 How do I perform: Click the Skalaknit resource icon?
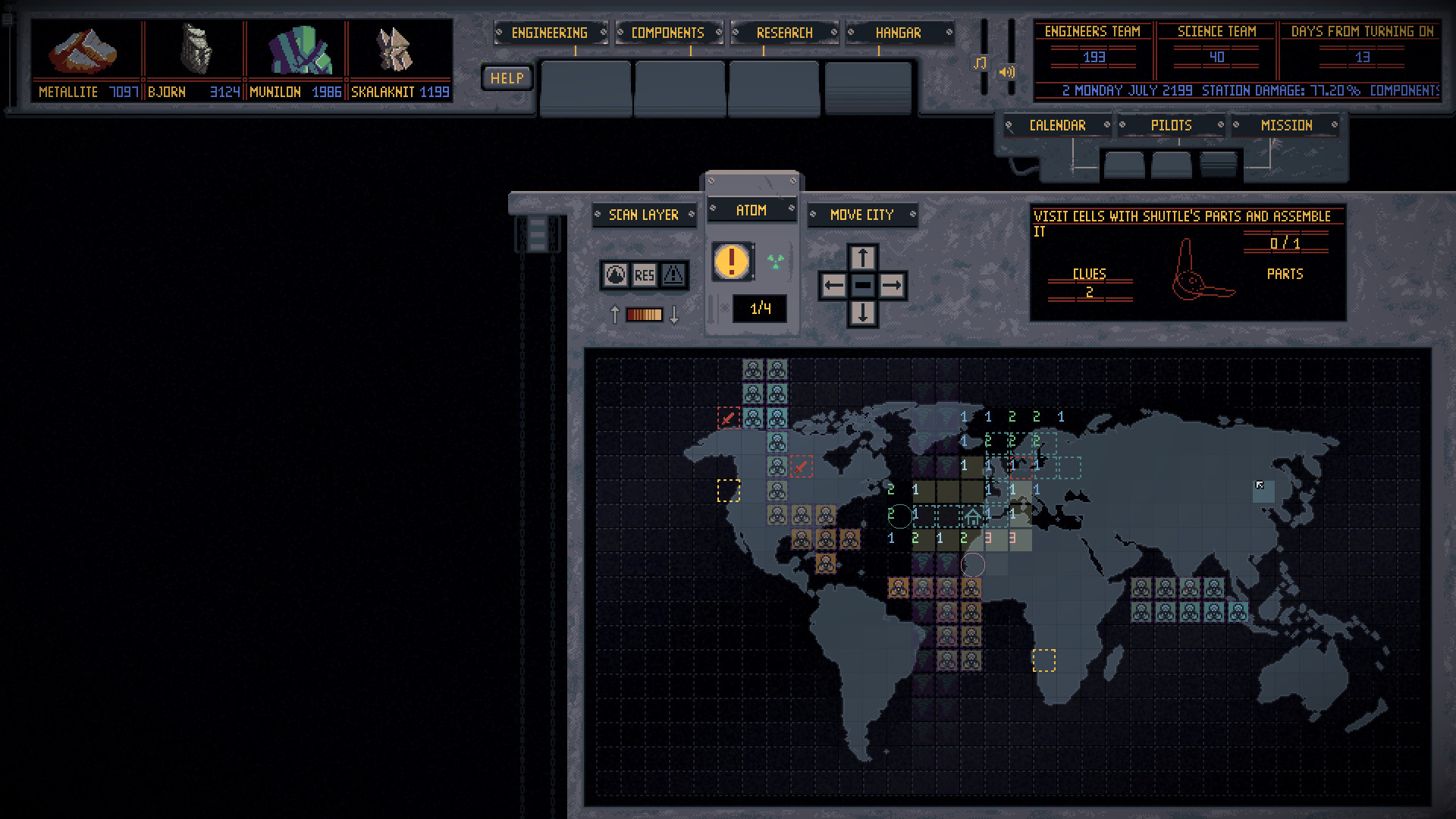pos(394,49)
